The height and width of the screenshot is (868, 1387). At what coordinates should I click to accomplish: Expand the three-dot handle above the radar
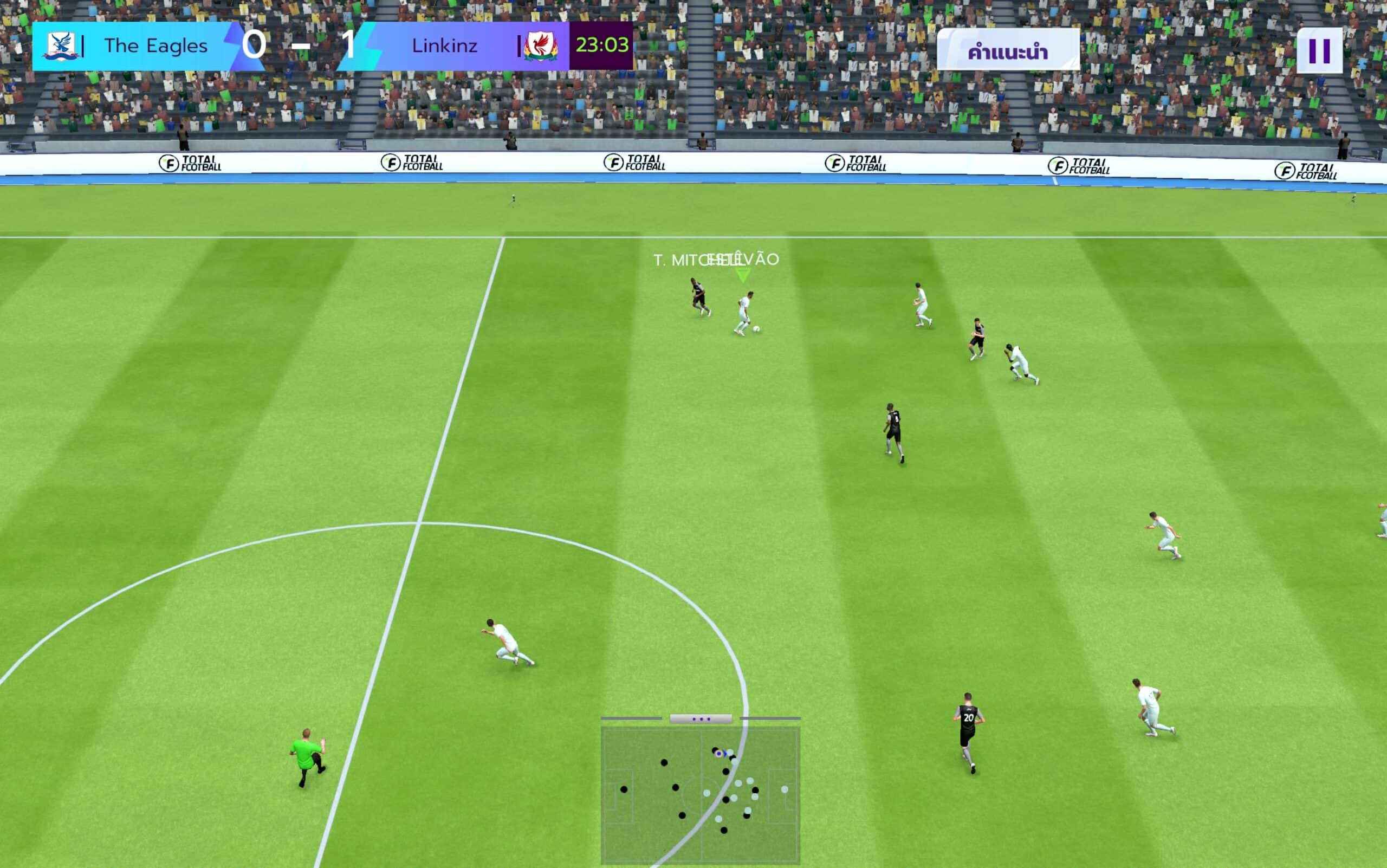pyautogui.click(x=701, y=719)
